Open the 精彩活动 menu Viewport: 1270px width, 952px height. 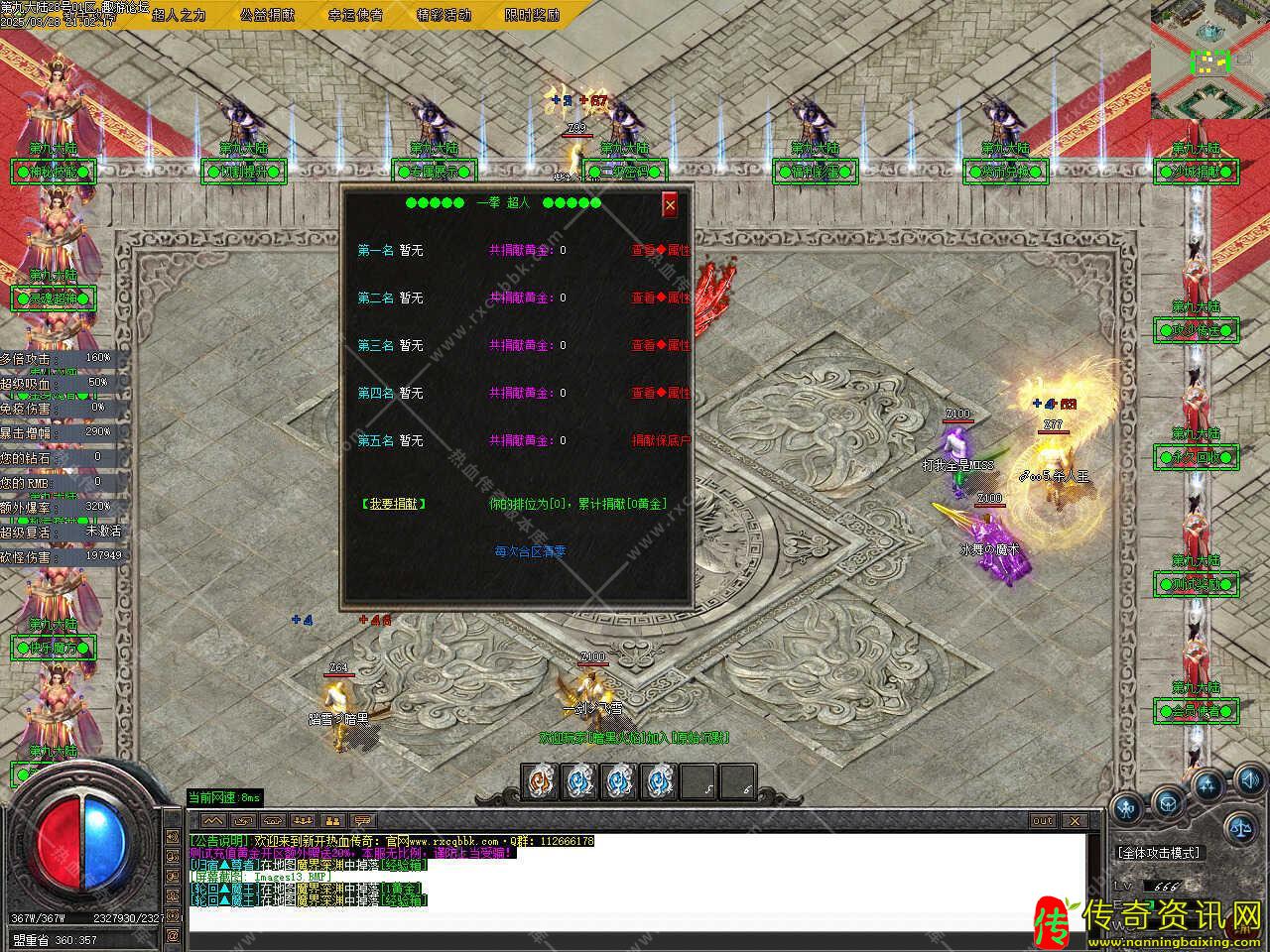pyautogui.click(x=444, y=15)
